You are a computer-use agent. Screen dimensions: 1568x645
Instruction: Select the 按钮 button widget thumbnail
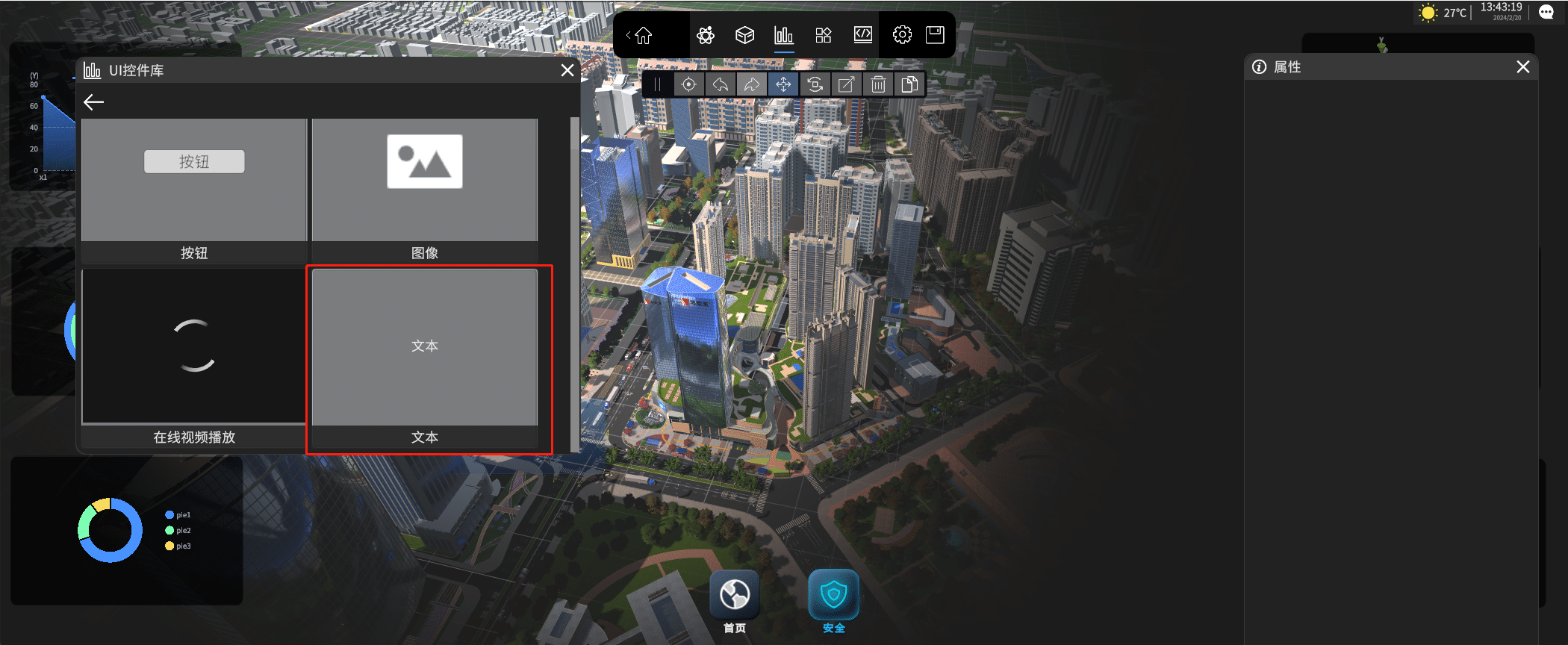(x=194, y=180)
